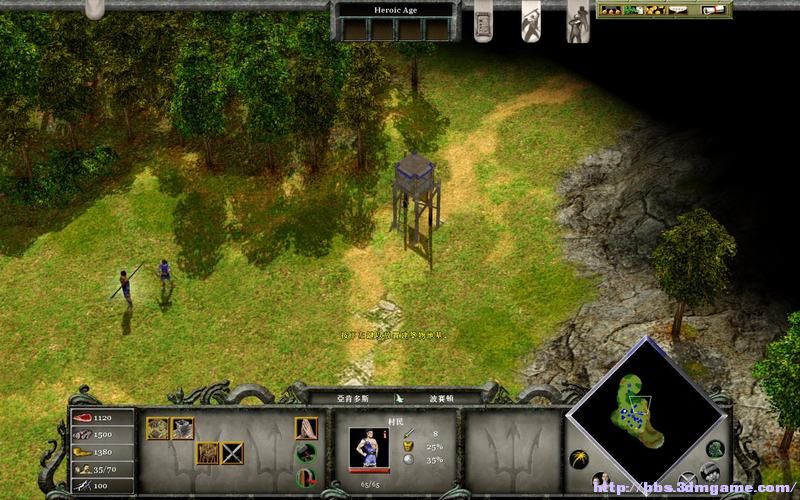Open the economic buildings command
This screenshot has height=500, width=800.
click(x=157, y=428)
